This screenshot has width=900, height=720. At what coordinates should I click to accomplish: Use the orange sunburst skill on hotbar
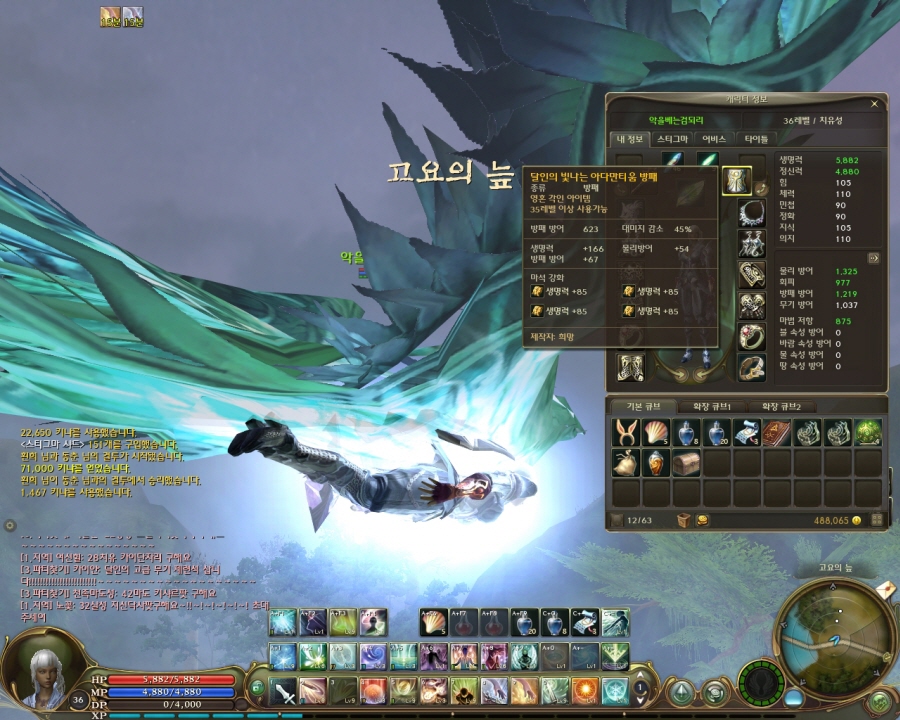pyautogui.click(x=585, y=689)
